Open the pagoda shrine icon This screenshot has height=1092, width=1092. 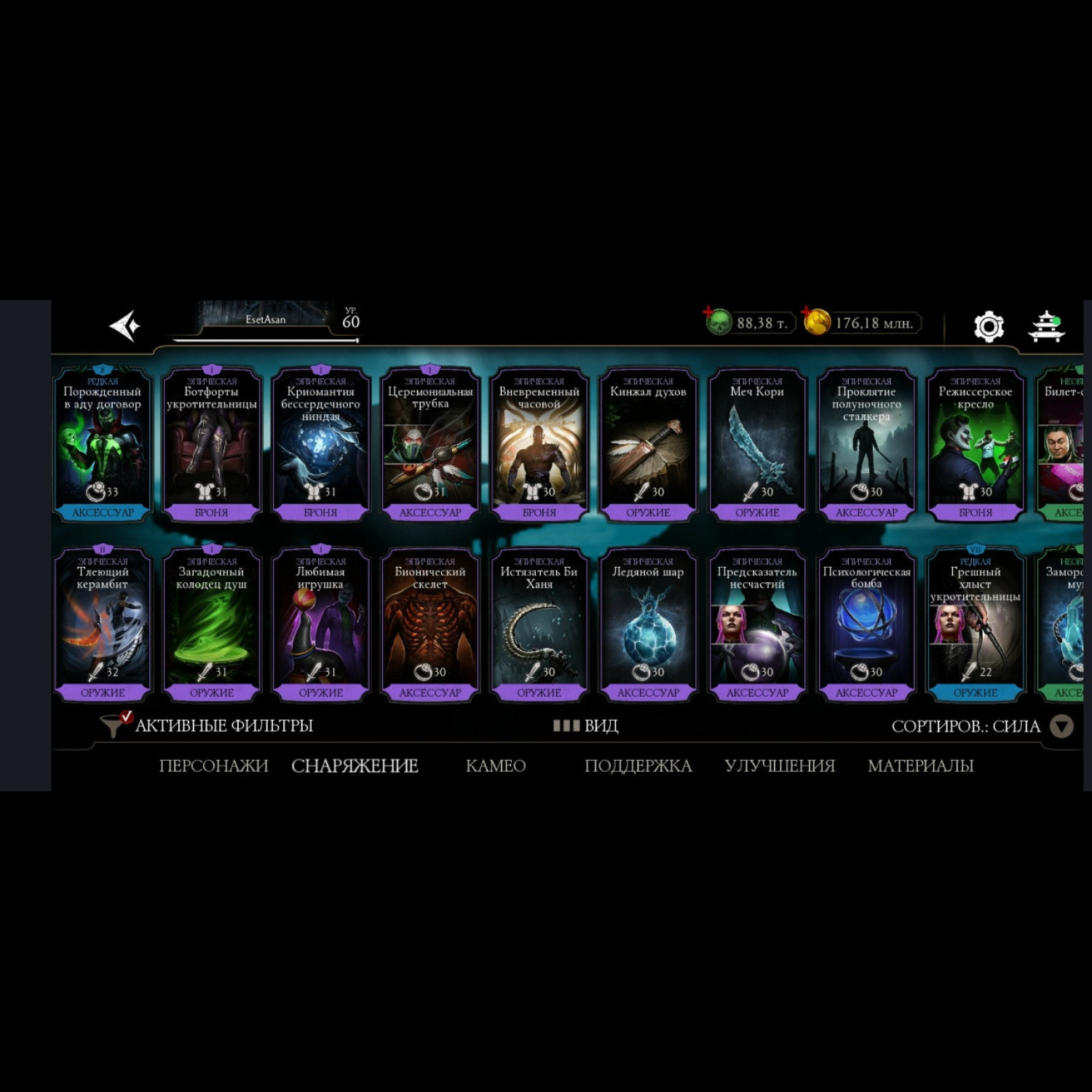coord(1046,326)
